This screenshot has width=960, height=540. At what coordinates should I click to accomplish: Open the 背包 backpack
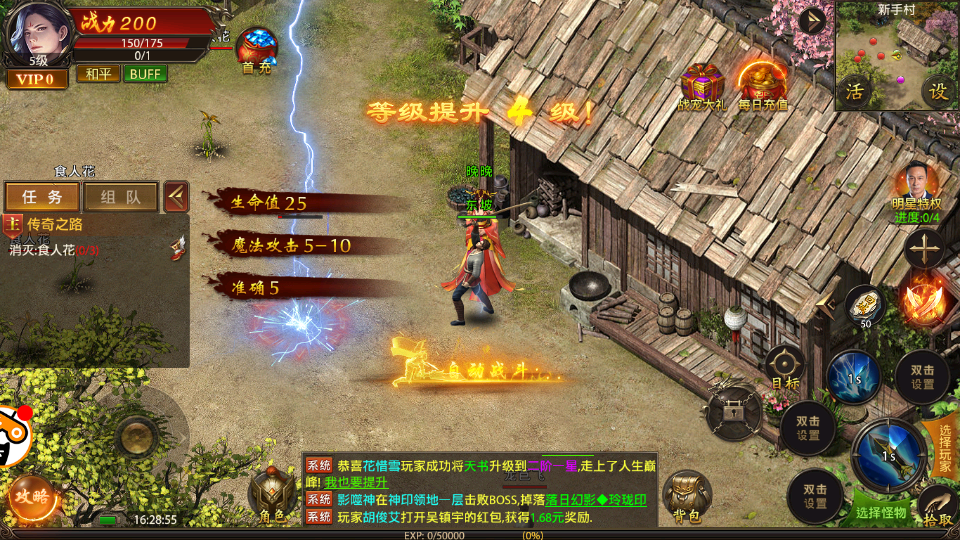coord(687,495)
